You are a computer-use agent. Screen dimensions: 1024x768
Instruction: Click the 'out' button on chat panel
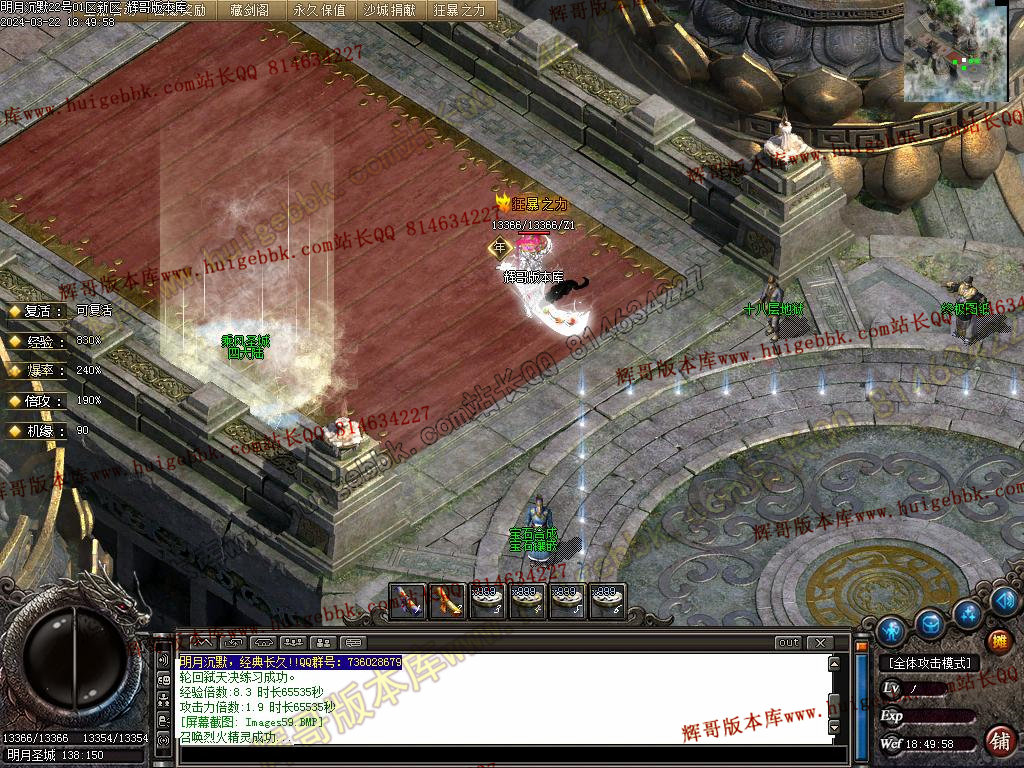789,642
